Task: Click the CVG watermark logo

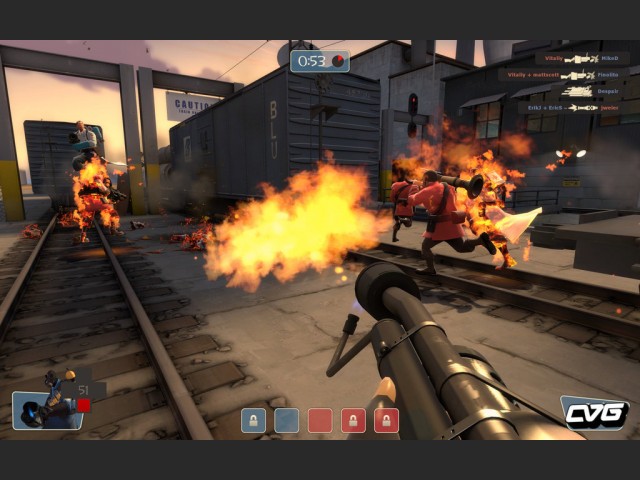Action: [594, 412]
